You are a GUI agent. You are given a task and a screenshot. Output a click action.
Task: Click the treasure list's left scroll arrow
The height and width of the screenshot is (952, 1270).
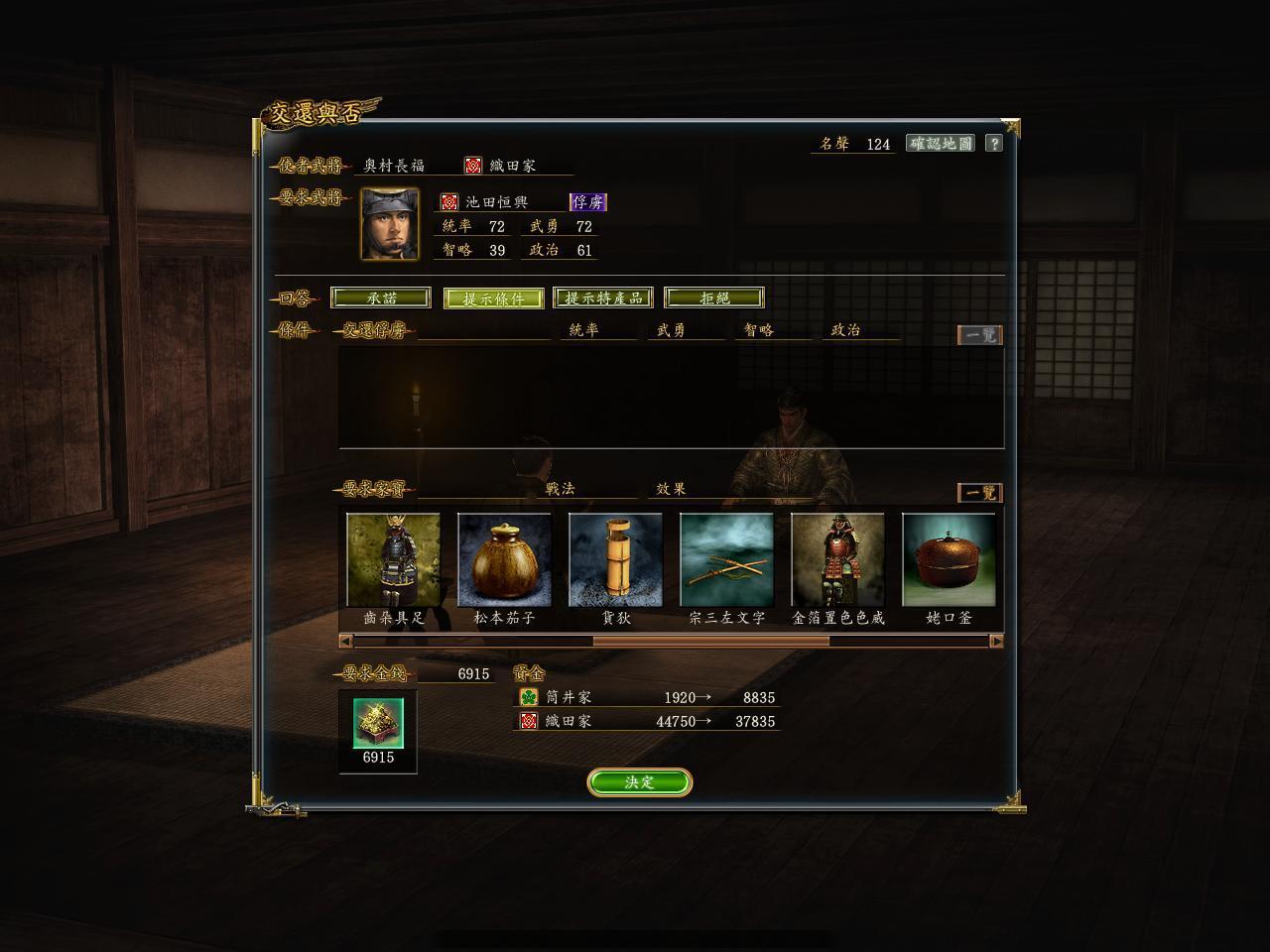(x=345, y=642)
